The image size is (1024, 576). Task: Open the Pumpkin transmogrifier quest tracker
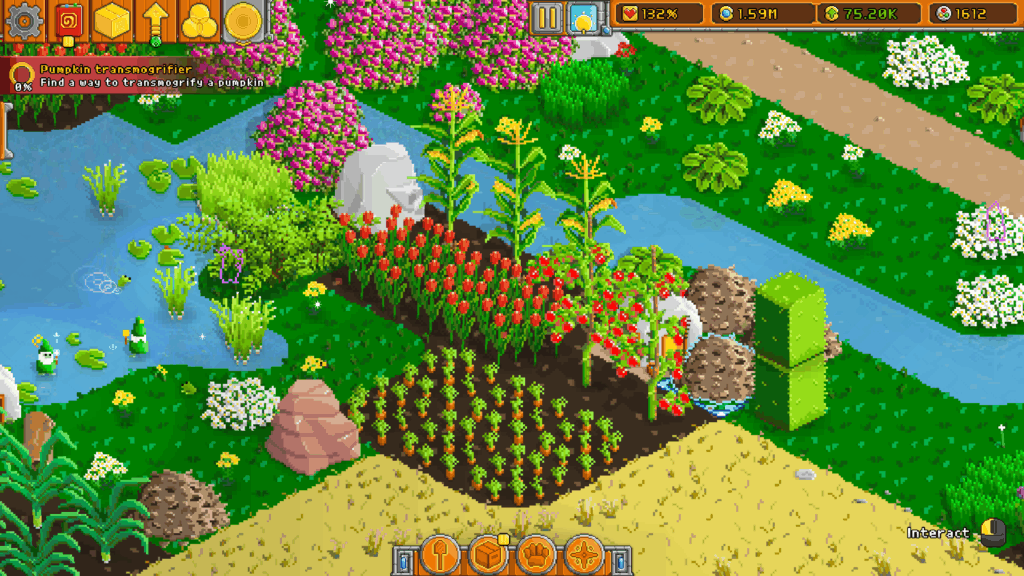tap(140, 76)
